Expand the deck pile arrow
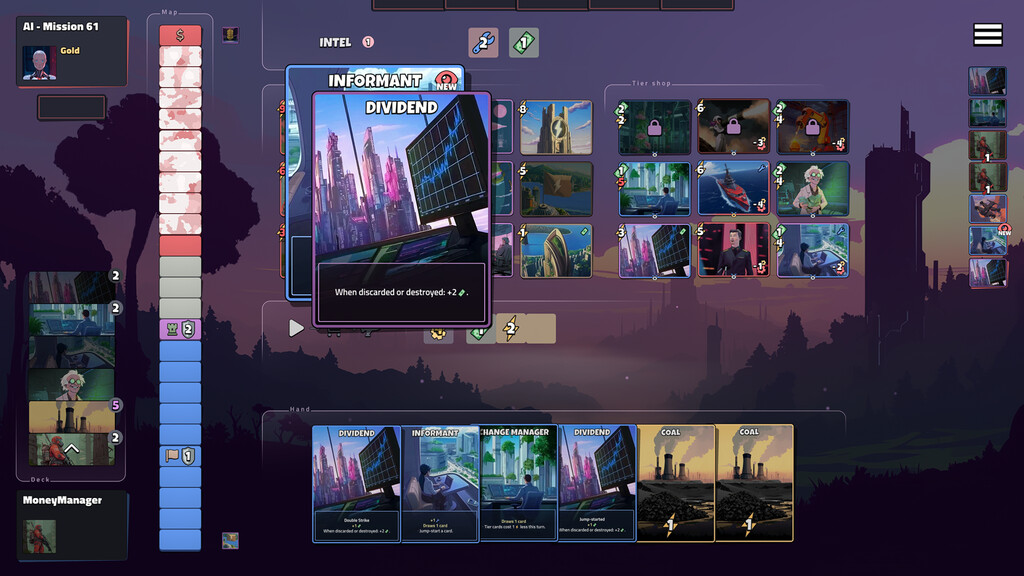The width and height of the screenshot is (1024, 576). pos(71,449)
